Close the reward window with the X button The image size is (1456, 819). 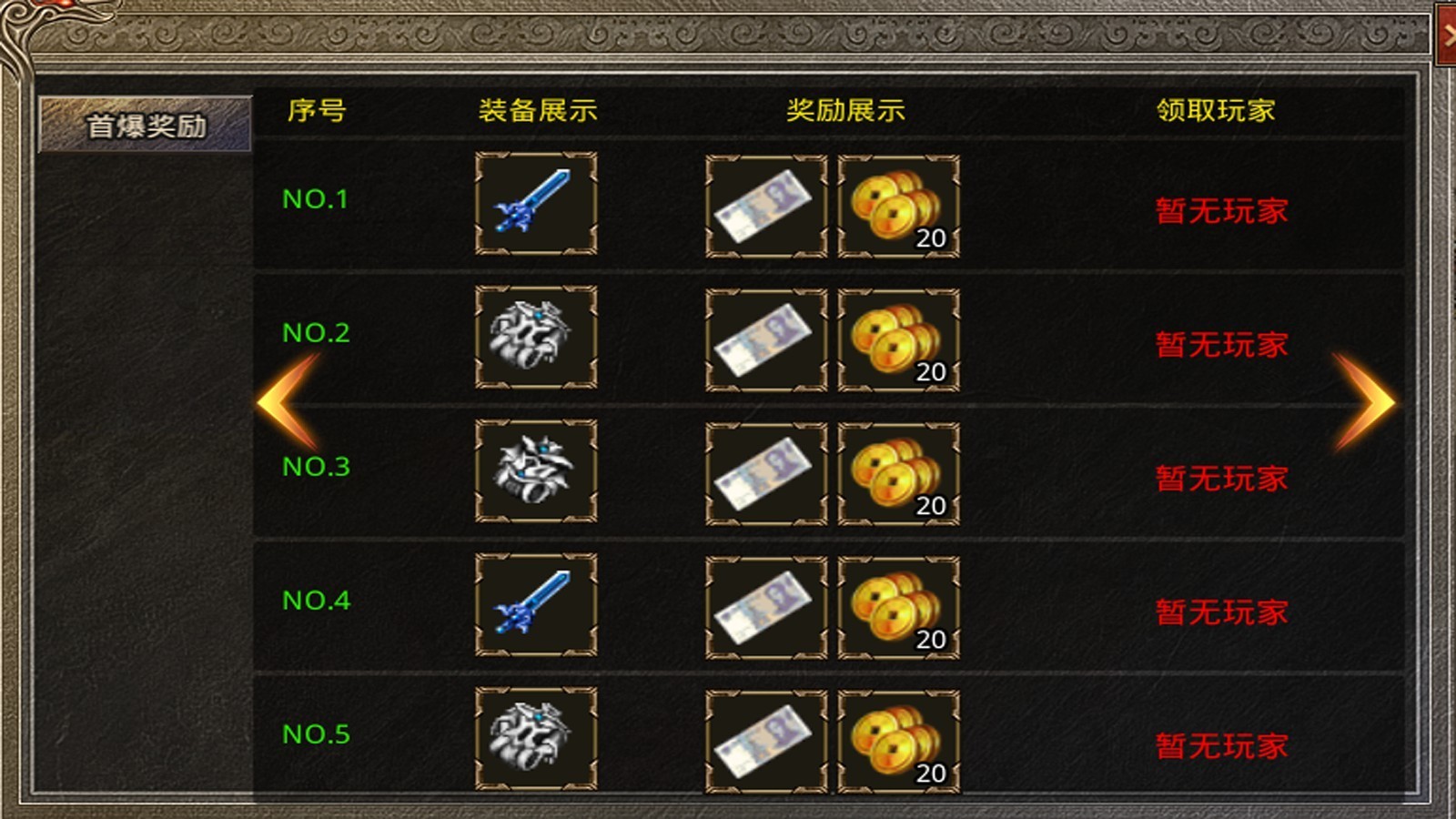(1447, 36)
